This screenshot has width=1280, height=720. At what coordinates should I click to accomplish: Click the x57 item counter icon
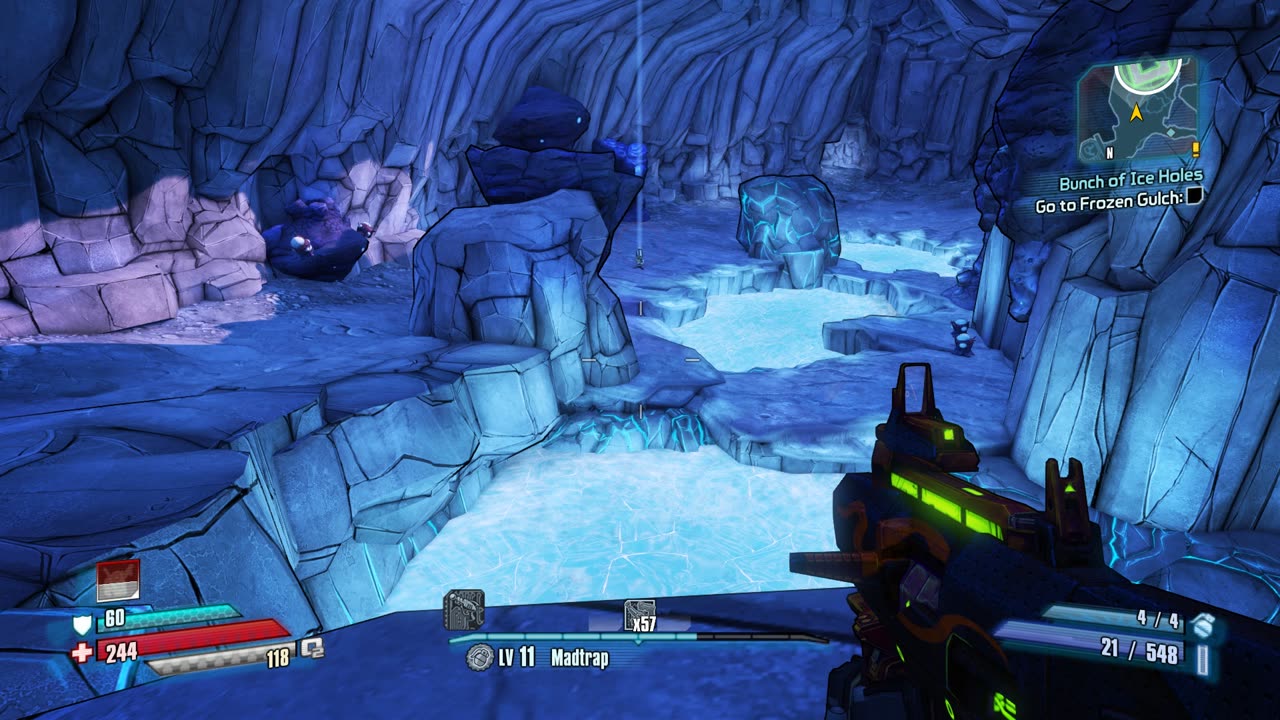tap(639, 615)
